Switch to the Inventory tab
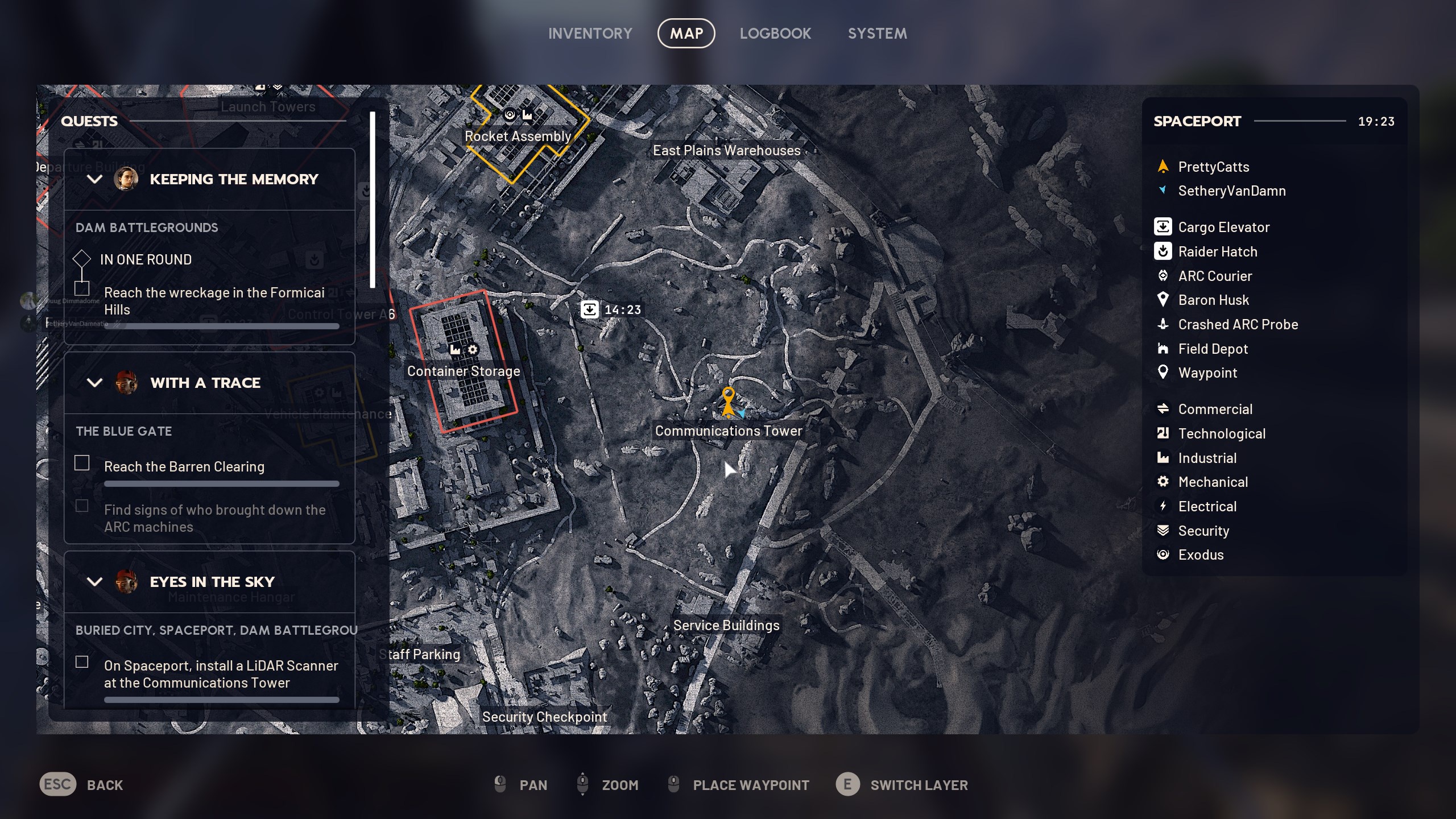This screenshot has height=819, width=1456. click(x=590, y=34)
